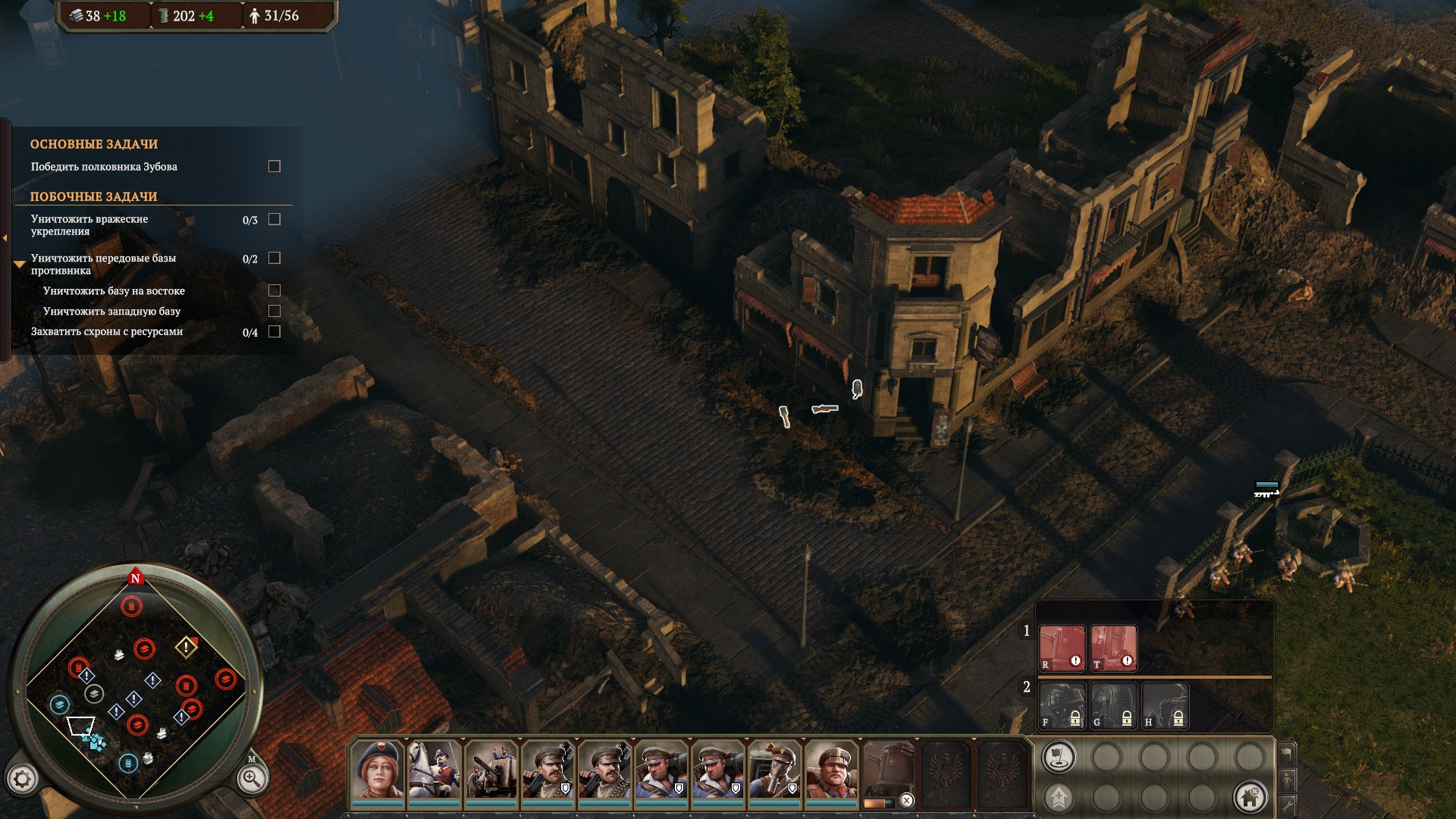1456x819 pixels.
Task: Click the house with X button
Action: (x=1250, y=796)
